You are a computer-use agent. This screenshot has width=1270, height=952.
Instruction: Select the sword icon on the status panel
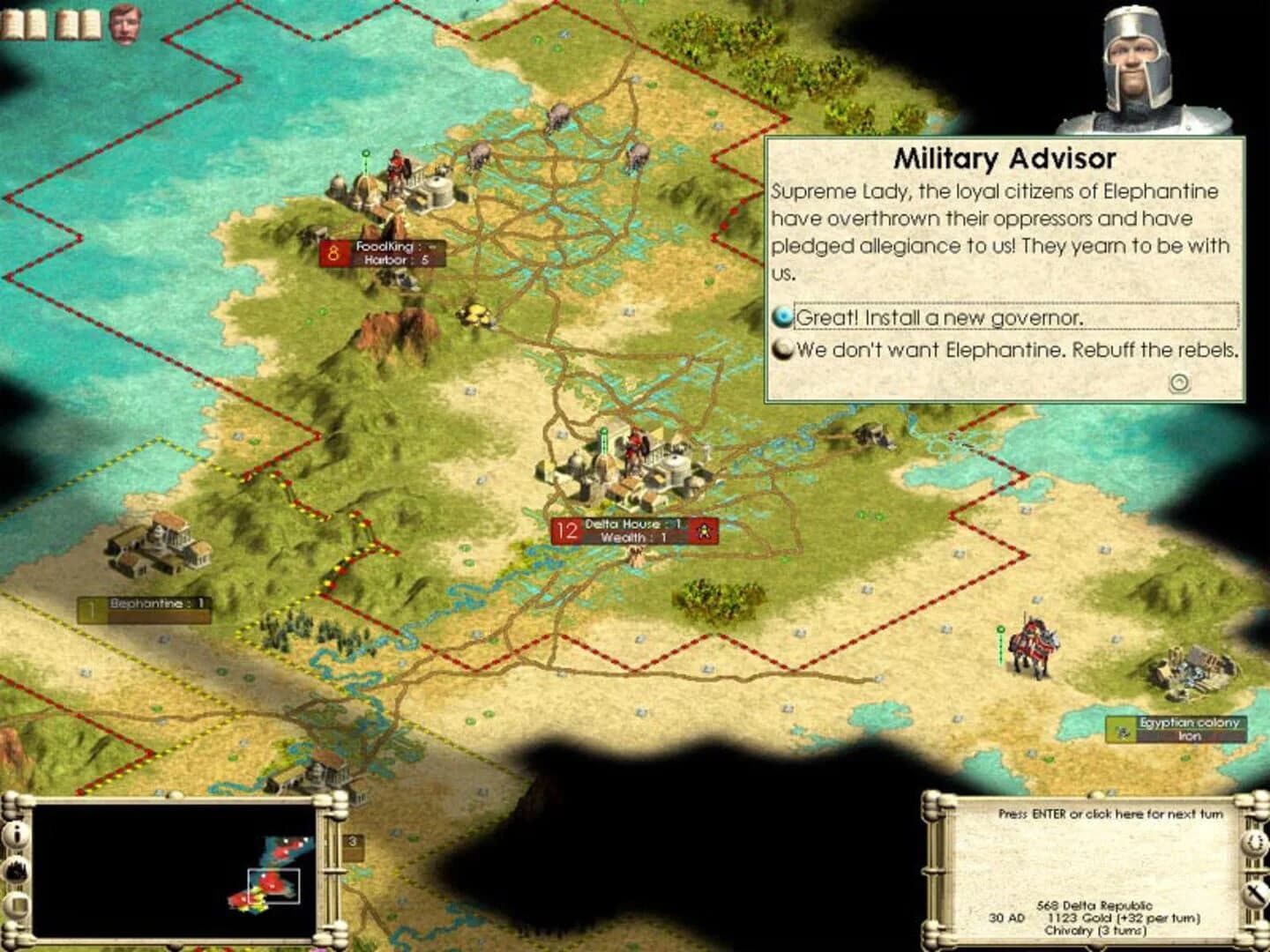click(1255, 892)
